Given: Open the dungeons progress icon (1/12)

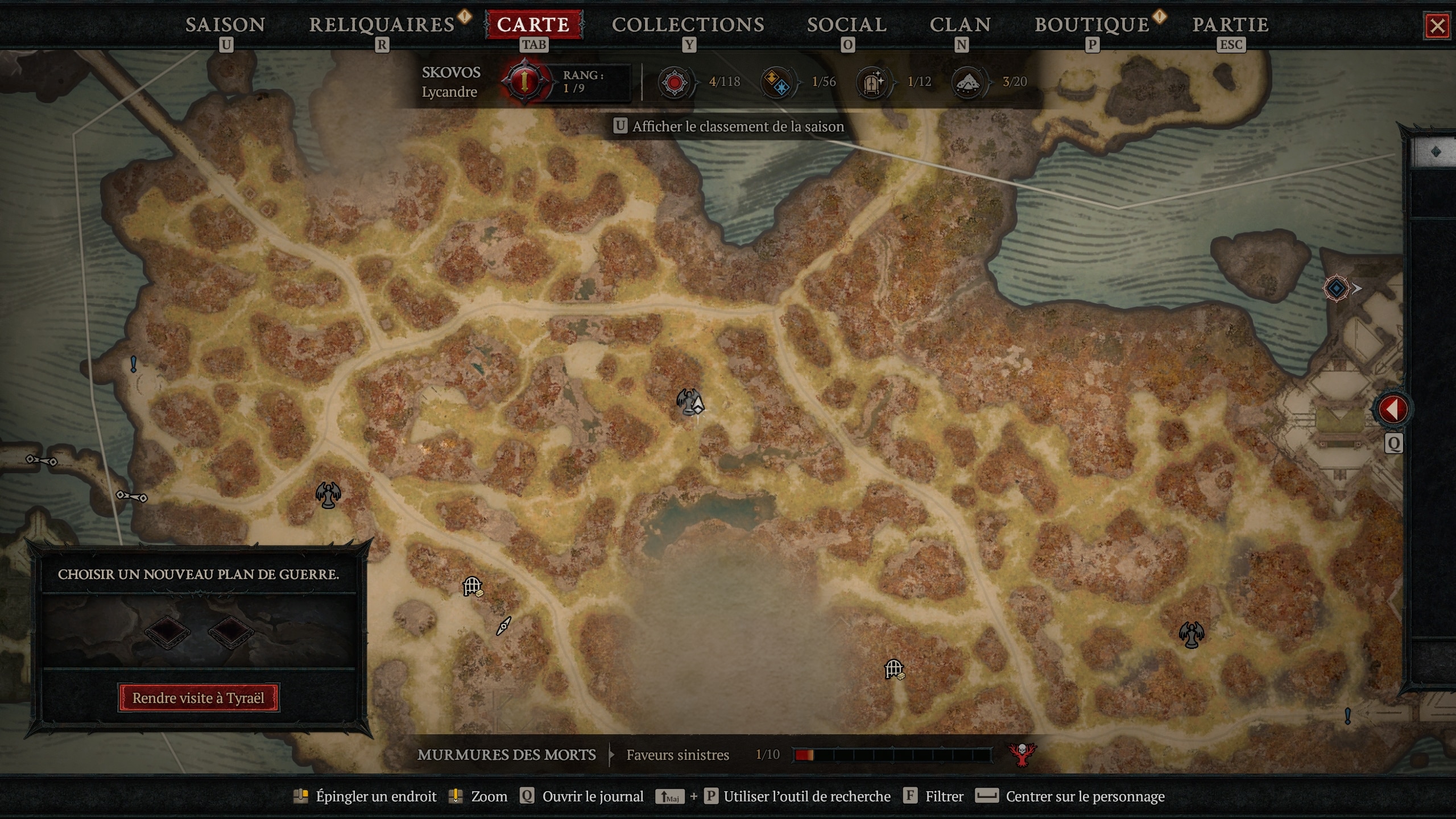Looking at the screenshot, I should 873,81.
